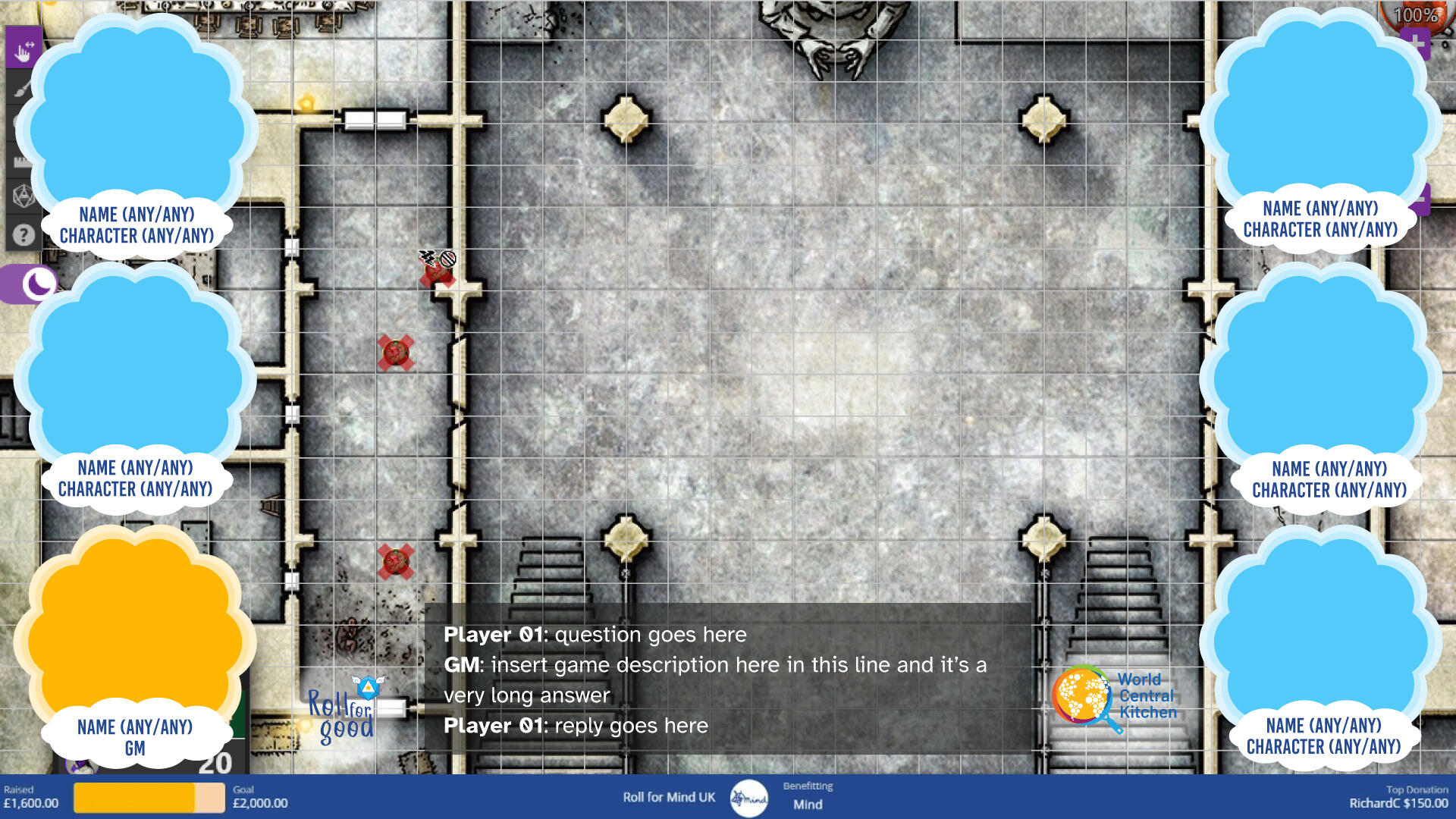Zoom in with the plus button

[1415, 42]
